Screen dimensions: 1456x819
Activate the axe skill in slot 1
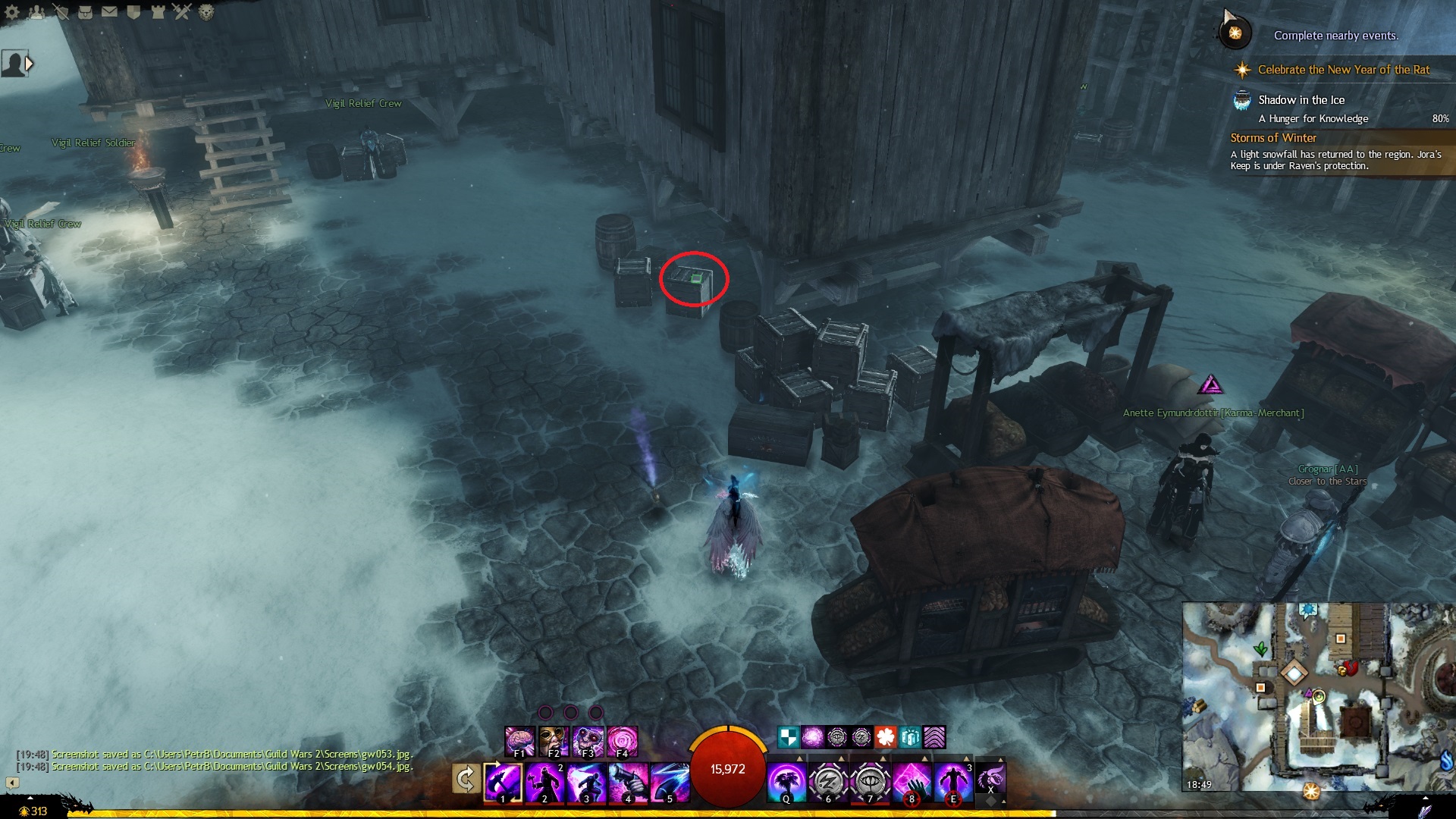[503, 781]
